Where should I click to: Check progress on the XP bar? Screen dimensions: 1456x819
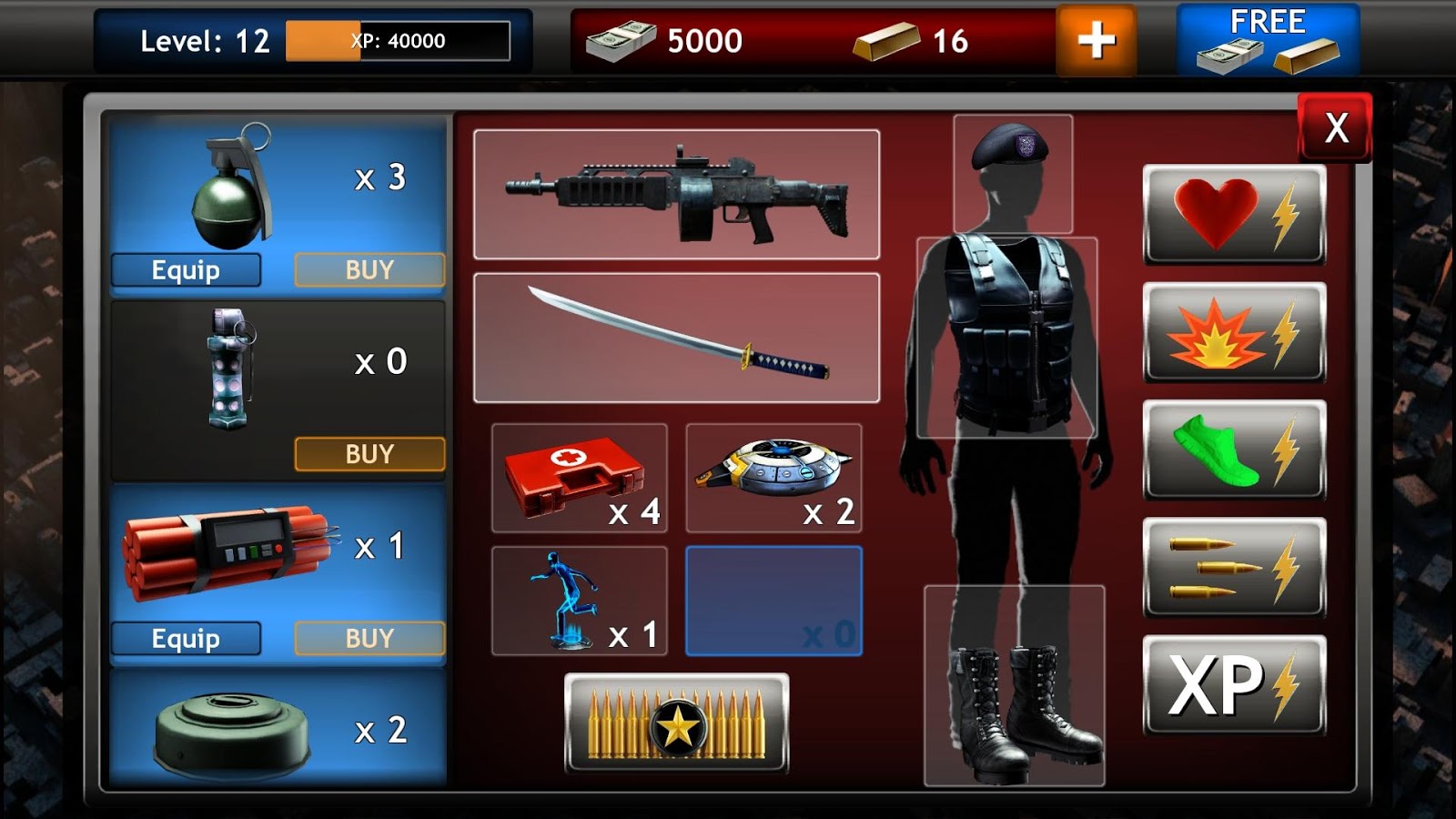point(396,39)
